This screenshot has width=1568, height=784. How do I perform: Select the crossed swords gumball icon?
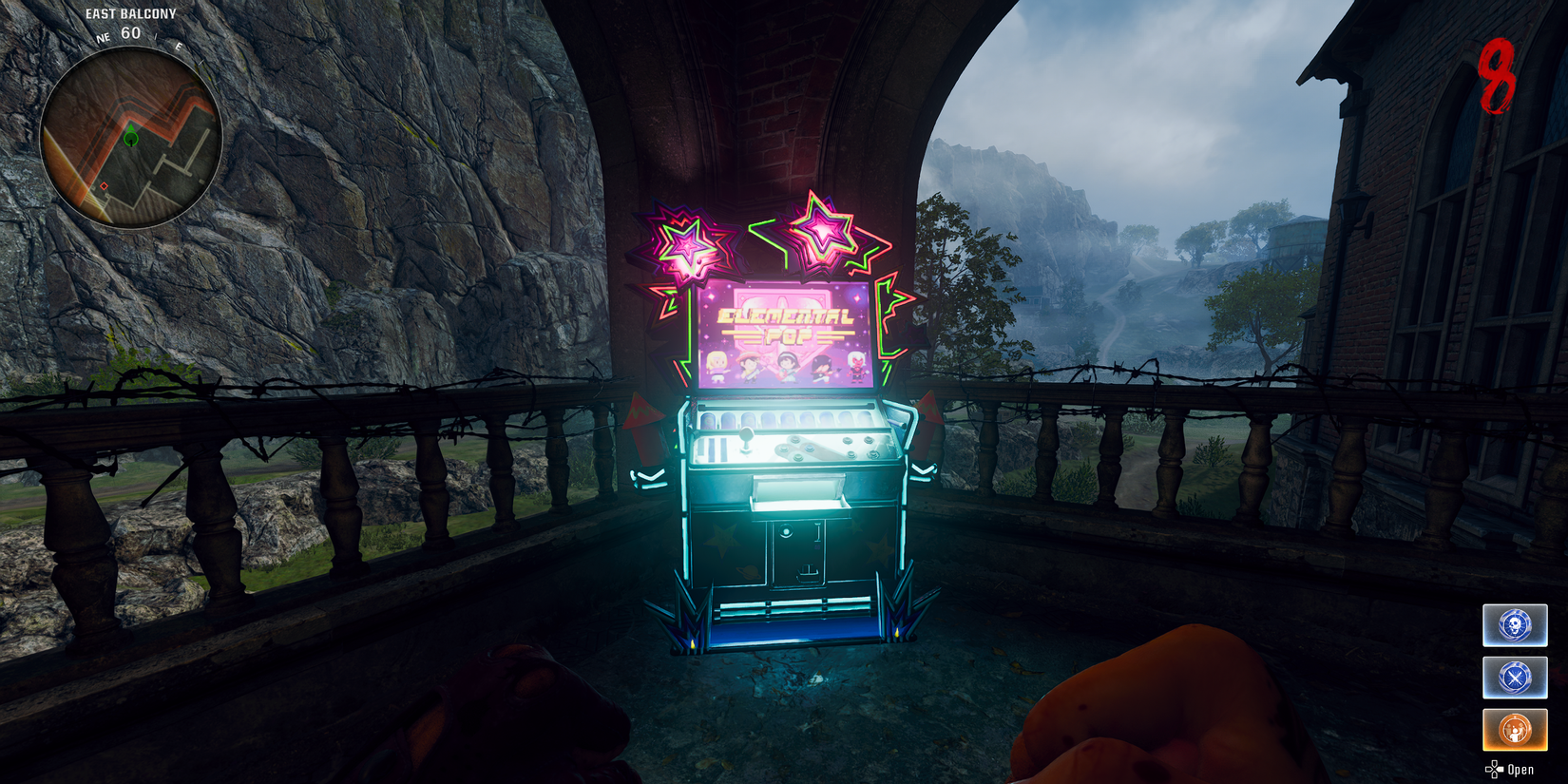pos(1515,678)
